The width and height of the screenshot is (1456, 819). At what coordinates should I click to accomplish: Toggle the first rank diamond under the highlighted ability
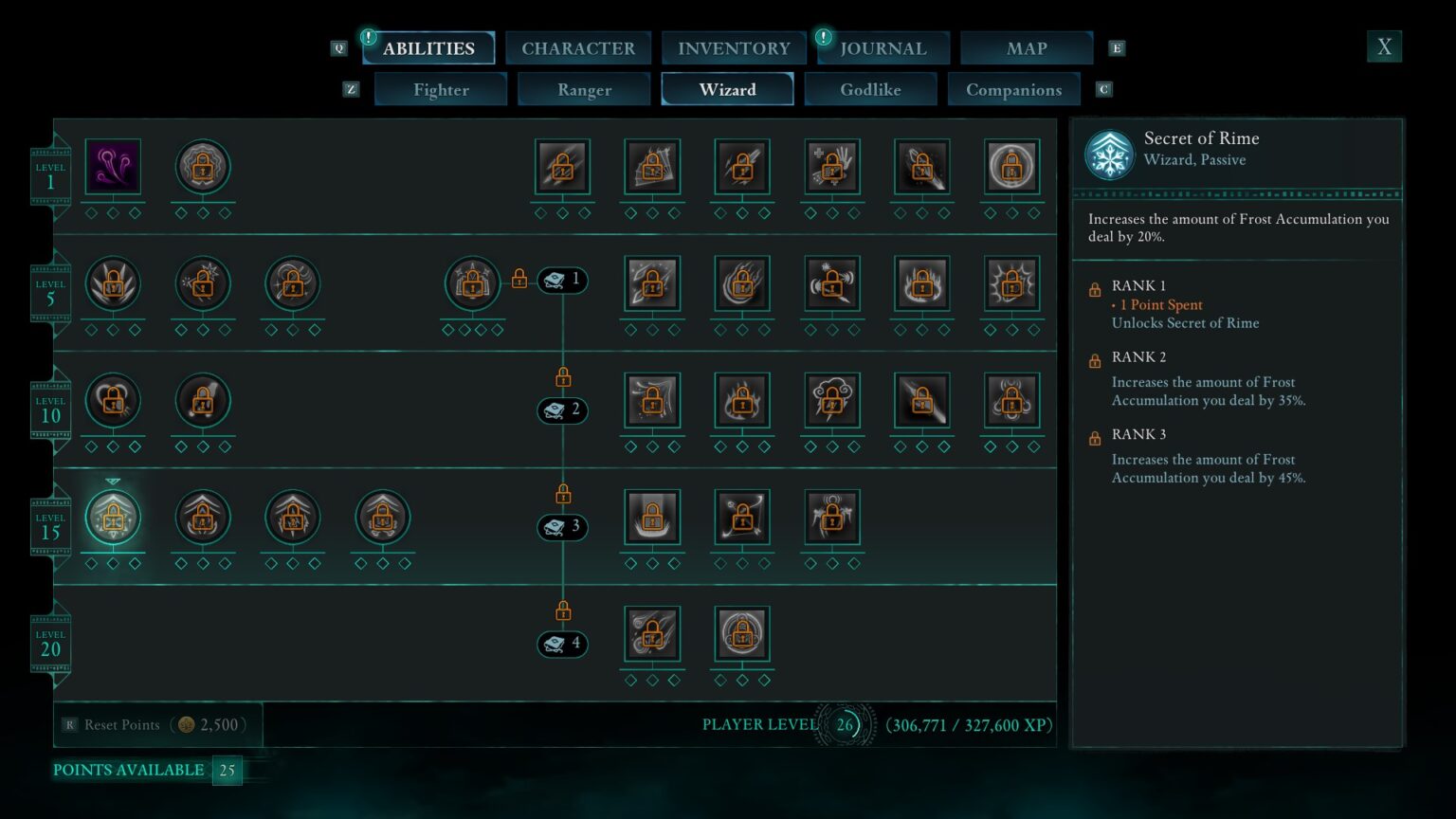pos(91,562)
